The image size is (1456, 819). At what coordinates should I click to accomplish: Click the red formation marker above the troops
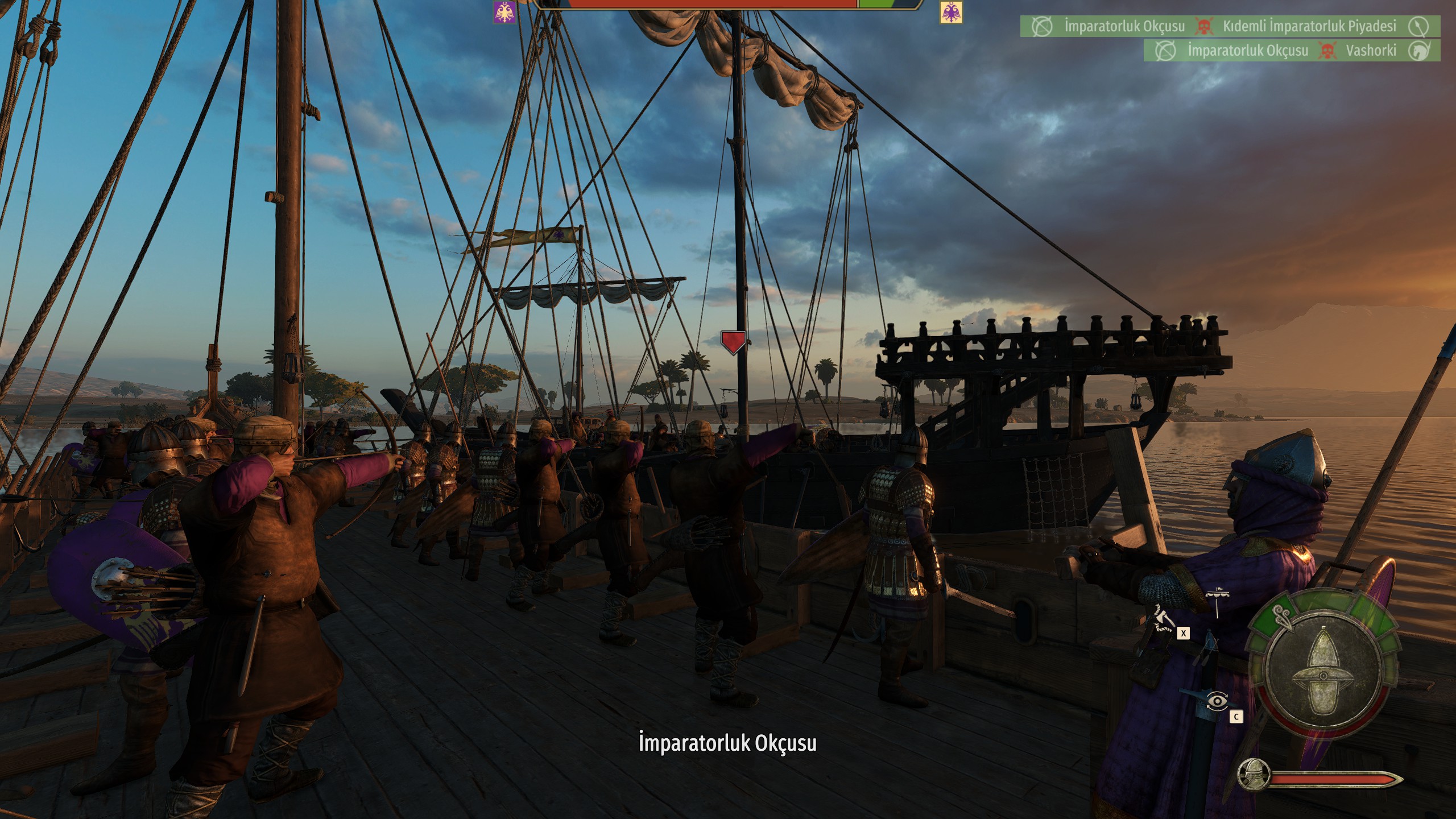[733, 342]
